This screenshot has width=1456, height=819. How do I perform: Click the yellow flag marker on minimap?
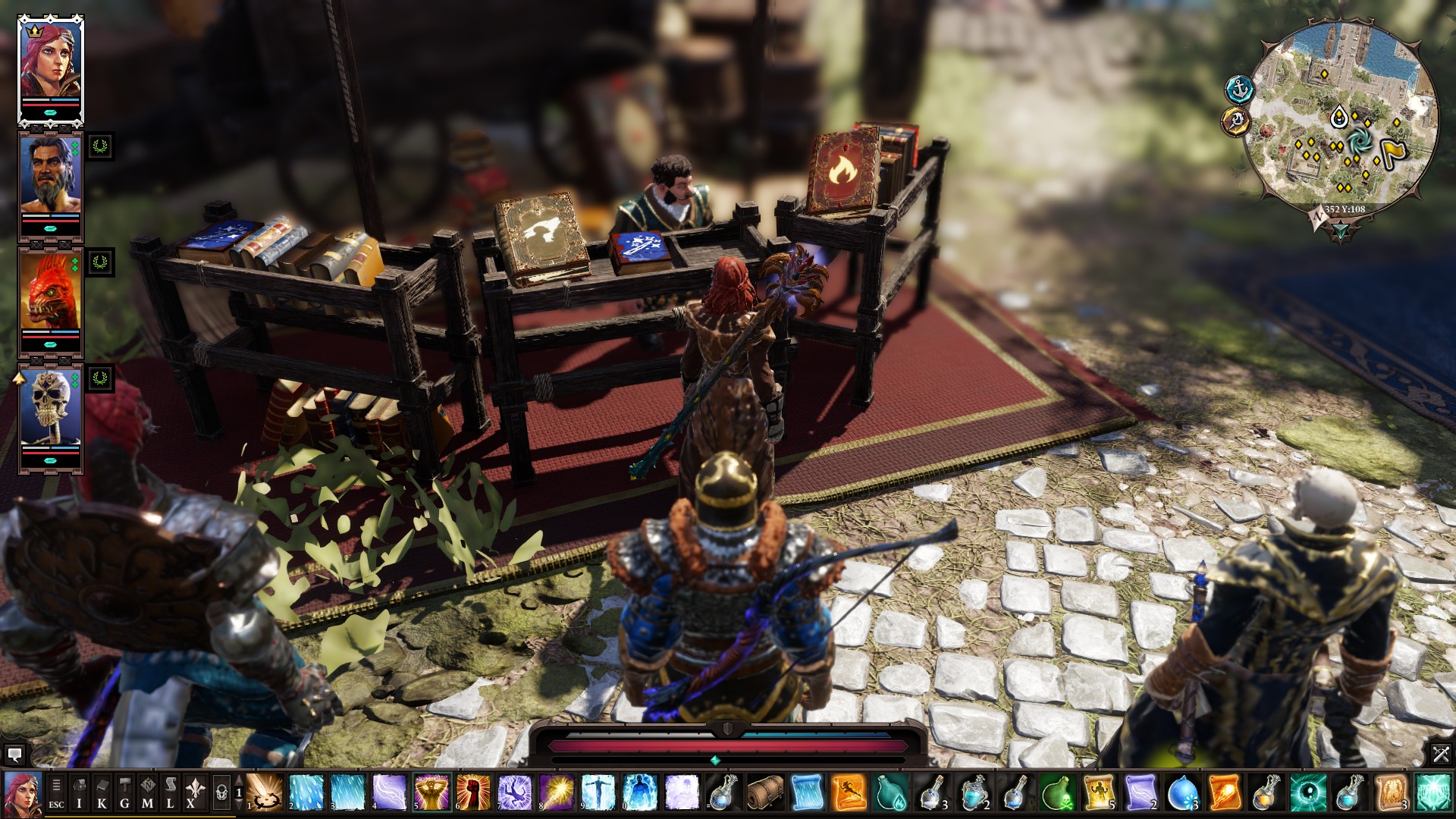click(x=1394, y=152)
